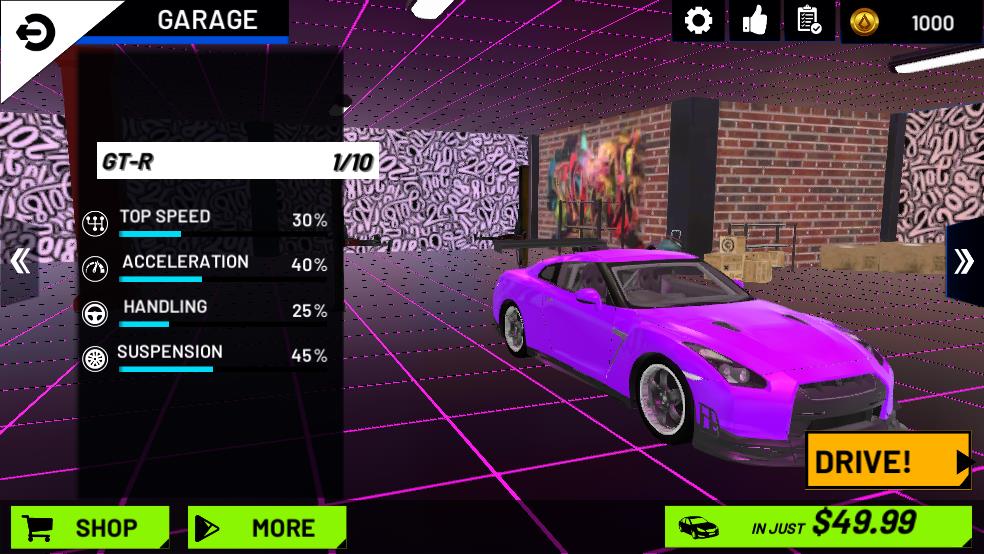
Task: Tap the thumbs-up rate icon
Action: 754,21
